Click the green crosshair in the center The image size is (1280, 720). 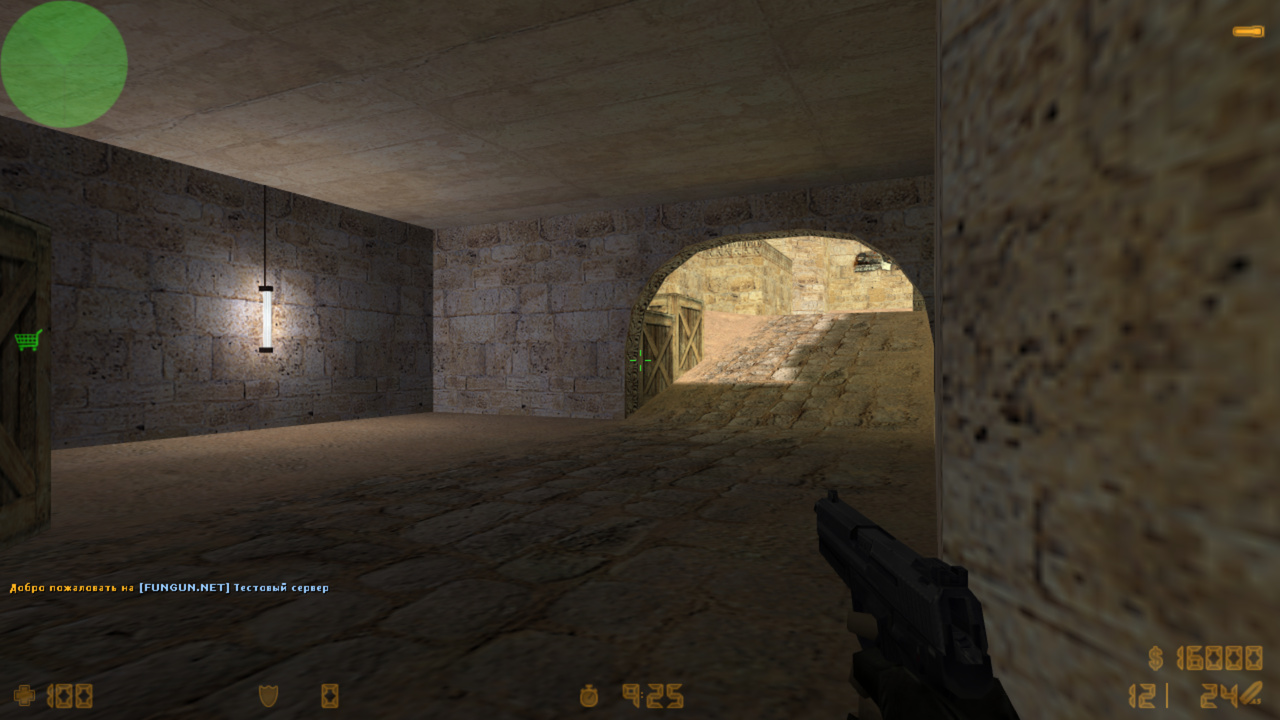pyautogui.click(x=642, y=360)
